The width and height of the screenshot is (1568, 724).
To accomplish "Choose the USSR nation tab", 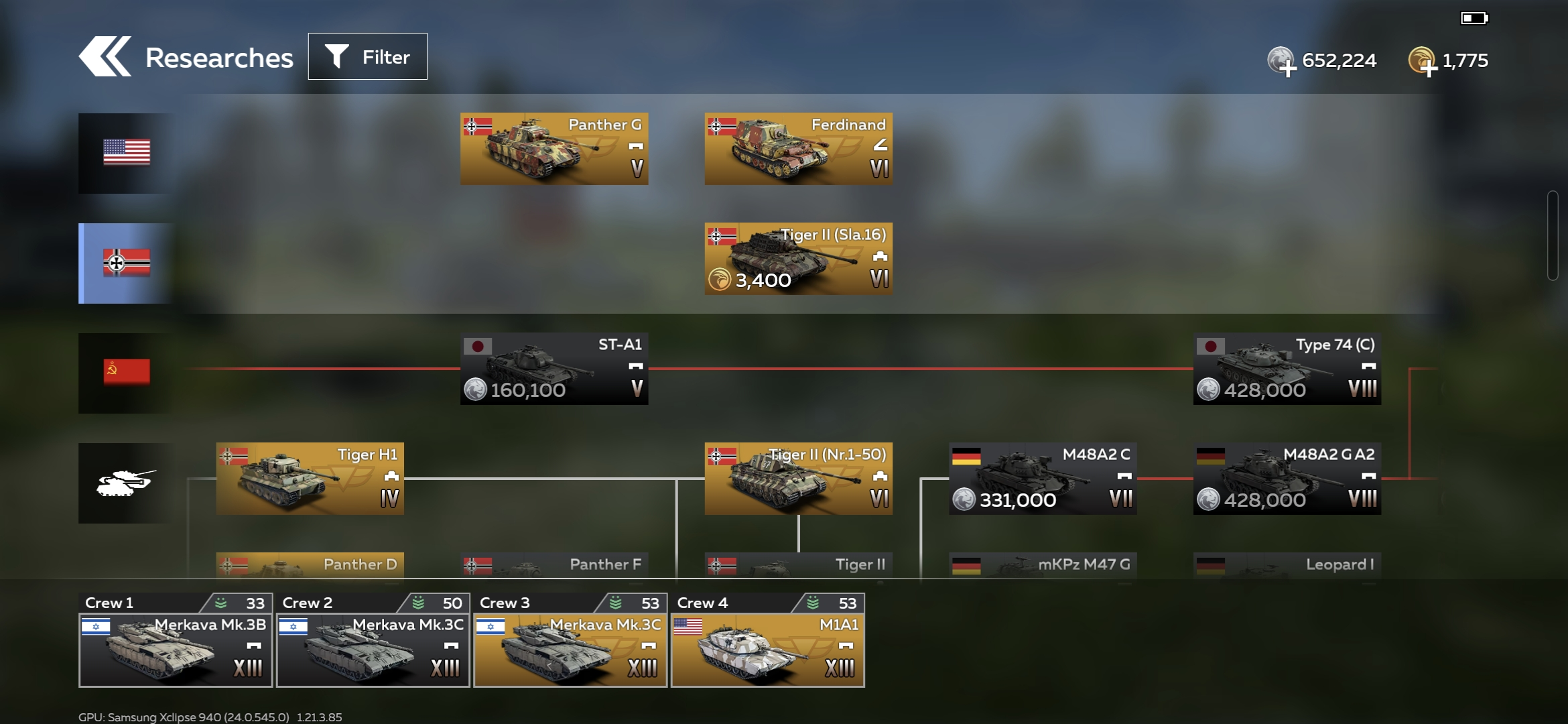I will pos(126,373).
